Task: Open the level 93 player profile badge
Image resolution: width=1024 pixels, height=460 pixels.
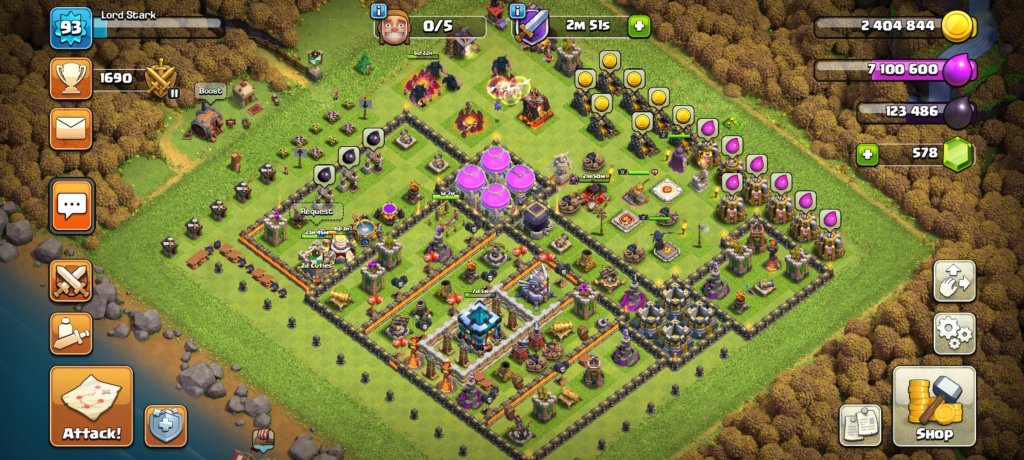Action: [x=71, y=28]
